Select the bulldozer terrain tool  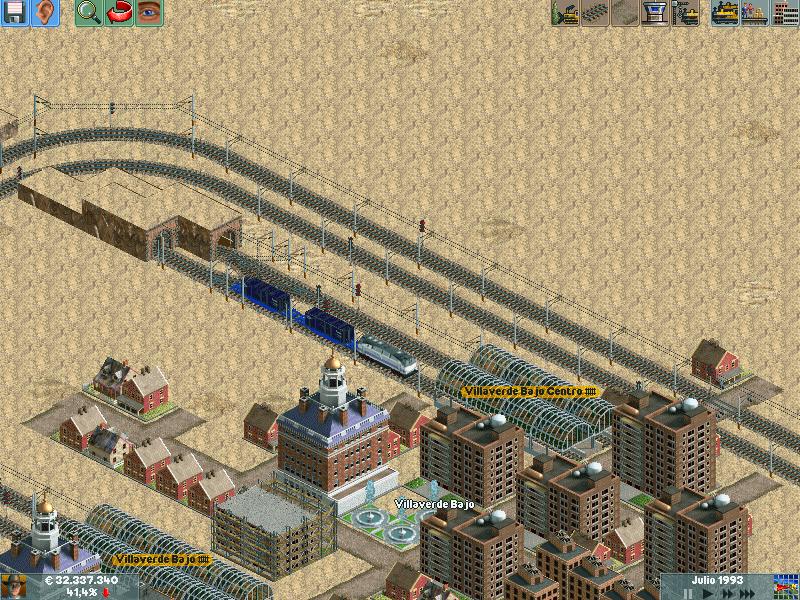(x=566, y=13)
